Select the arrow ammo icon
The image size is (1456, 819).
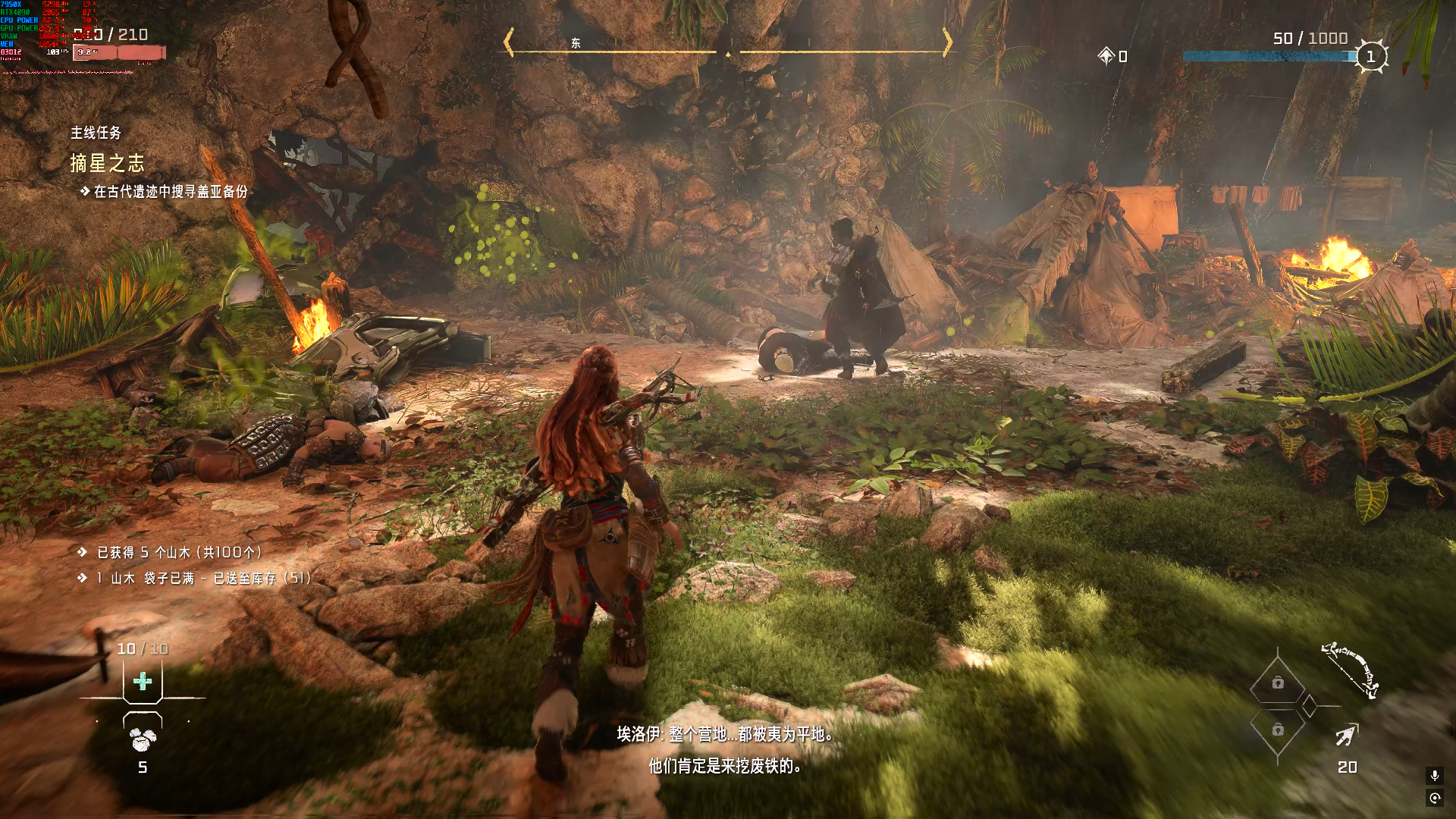(1346, 736)
